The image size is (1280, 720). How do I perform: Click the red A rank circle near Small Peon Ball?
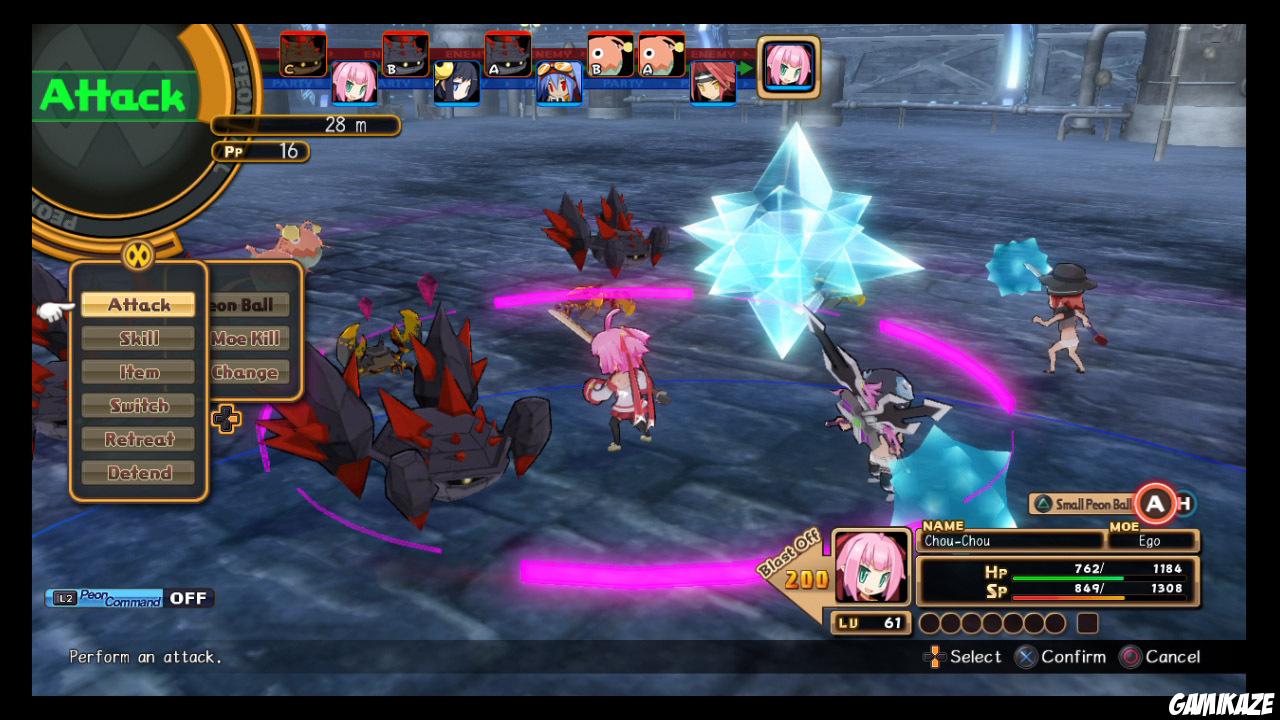[x=1154, y=504]
